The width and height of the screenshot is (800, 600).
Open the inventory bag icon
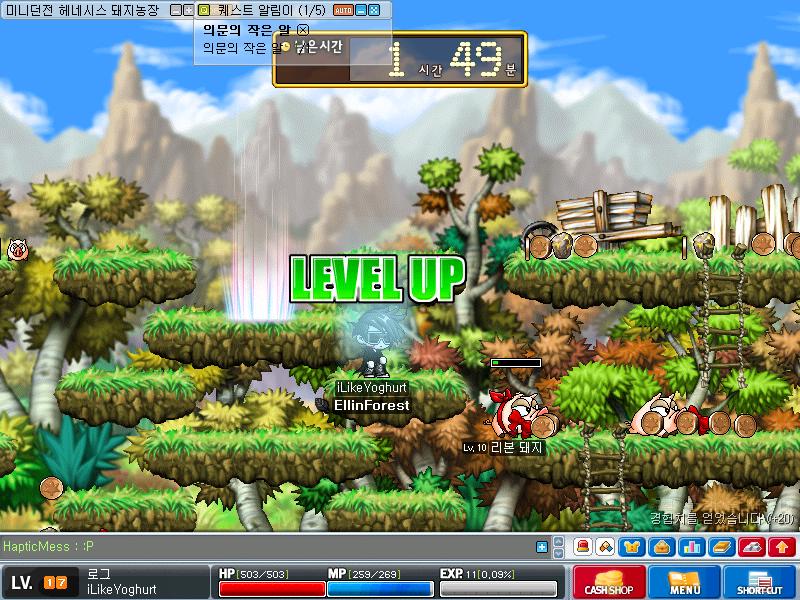point(661,547)
